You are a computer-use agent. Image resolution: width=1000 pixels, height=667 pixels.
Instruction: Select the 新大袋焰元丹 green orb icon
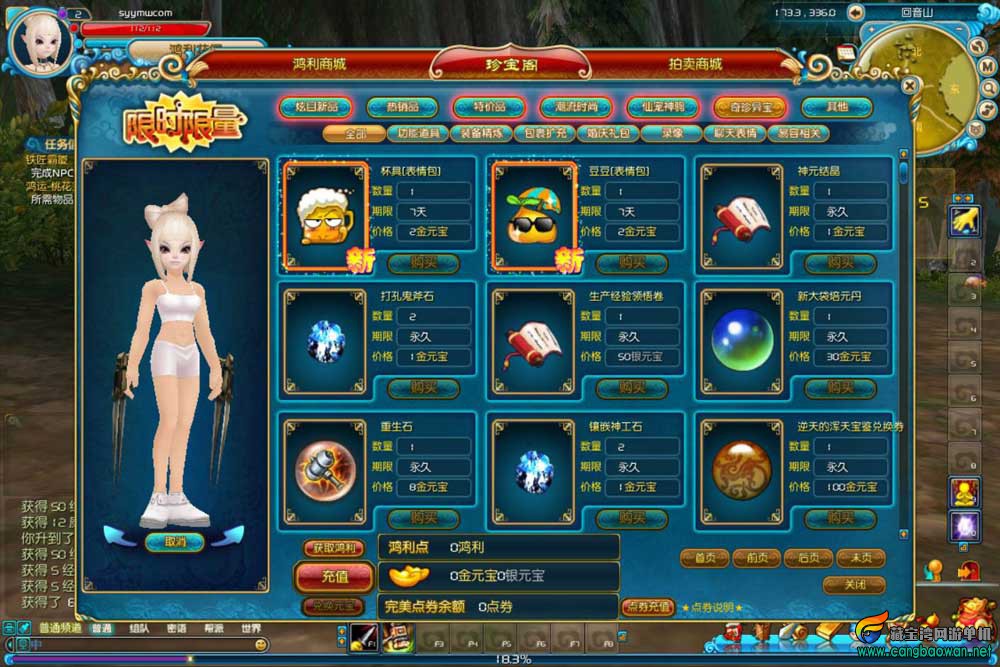point(742,340)
